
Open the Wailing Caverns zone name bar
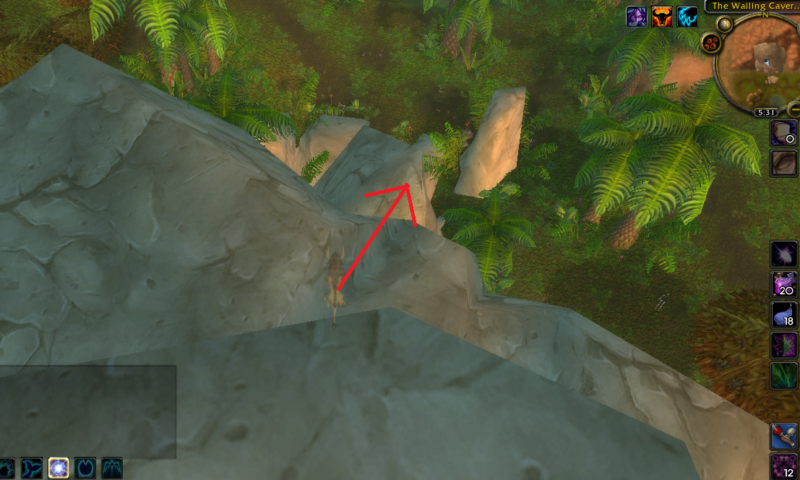click(752, 6)
